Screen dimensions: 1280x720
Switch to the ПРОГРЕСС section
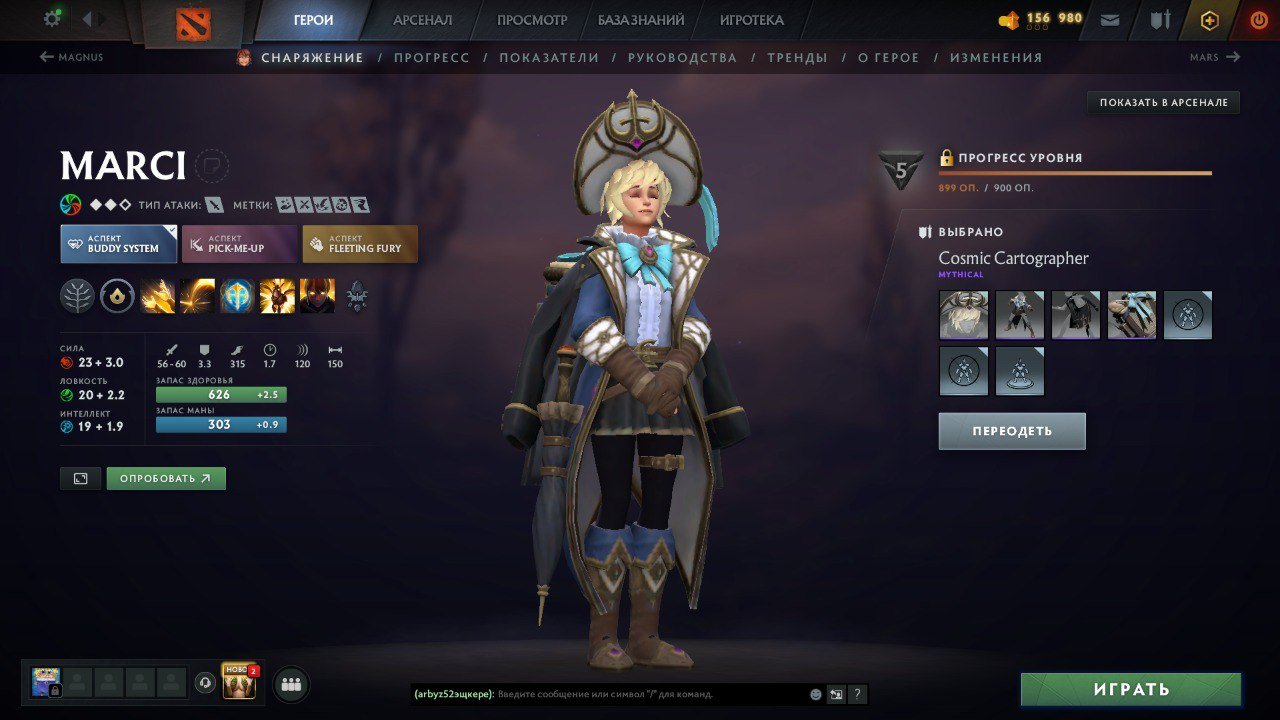tap(432, 57)
